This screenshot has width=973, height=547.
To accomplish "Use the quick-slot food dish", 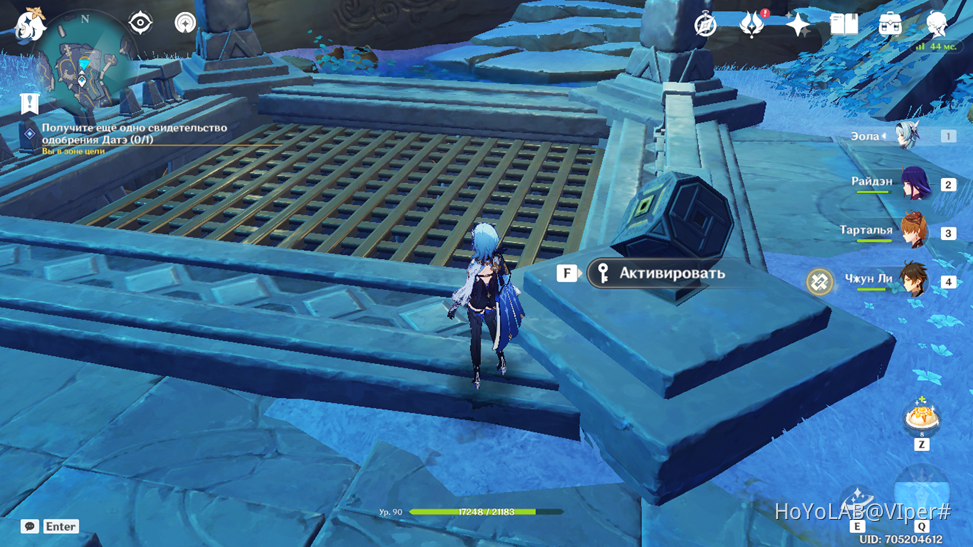I will (x=921, y=418).
